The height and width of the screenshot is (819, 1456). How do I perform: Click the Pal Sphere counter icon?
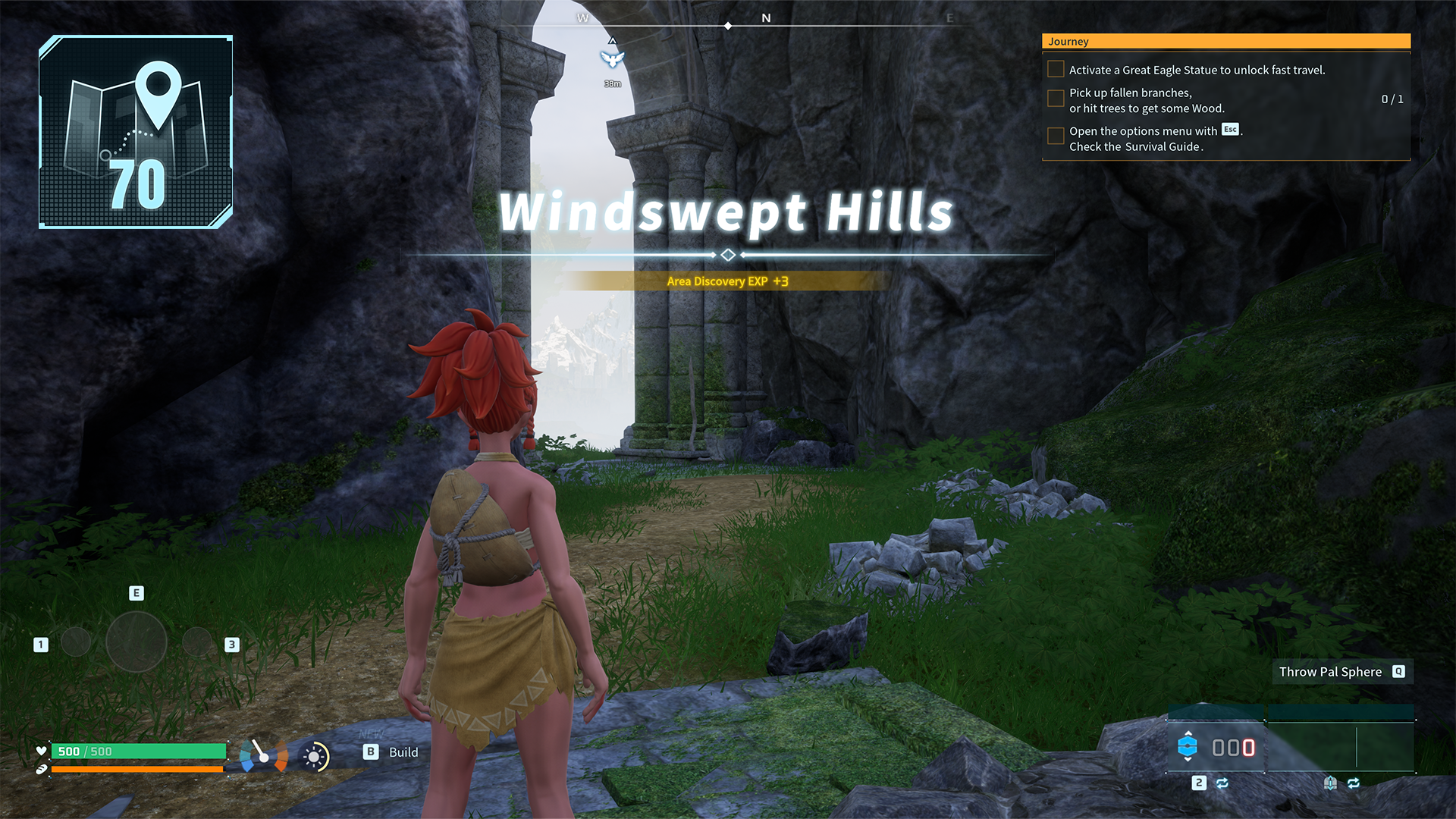tap(1188, 747)
